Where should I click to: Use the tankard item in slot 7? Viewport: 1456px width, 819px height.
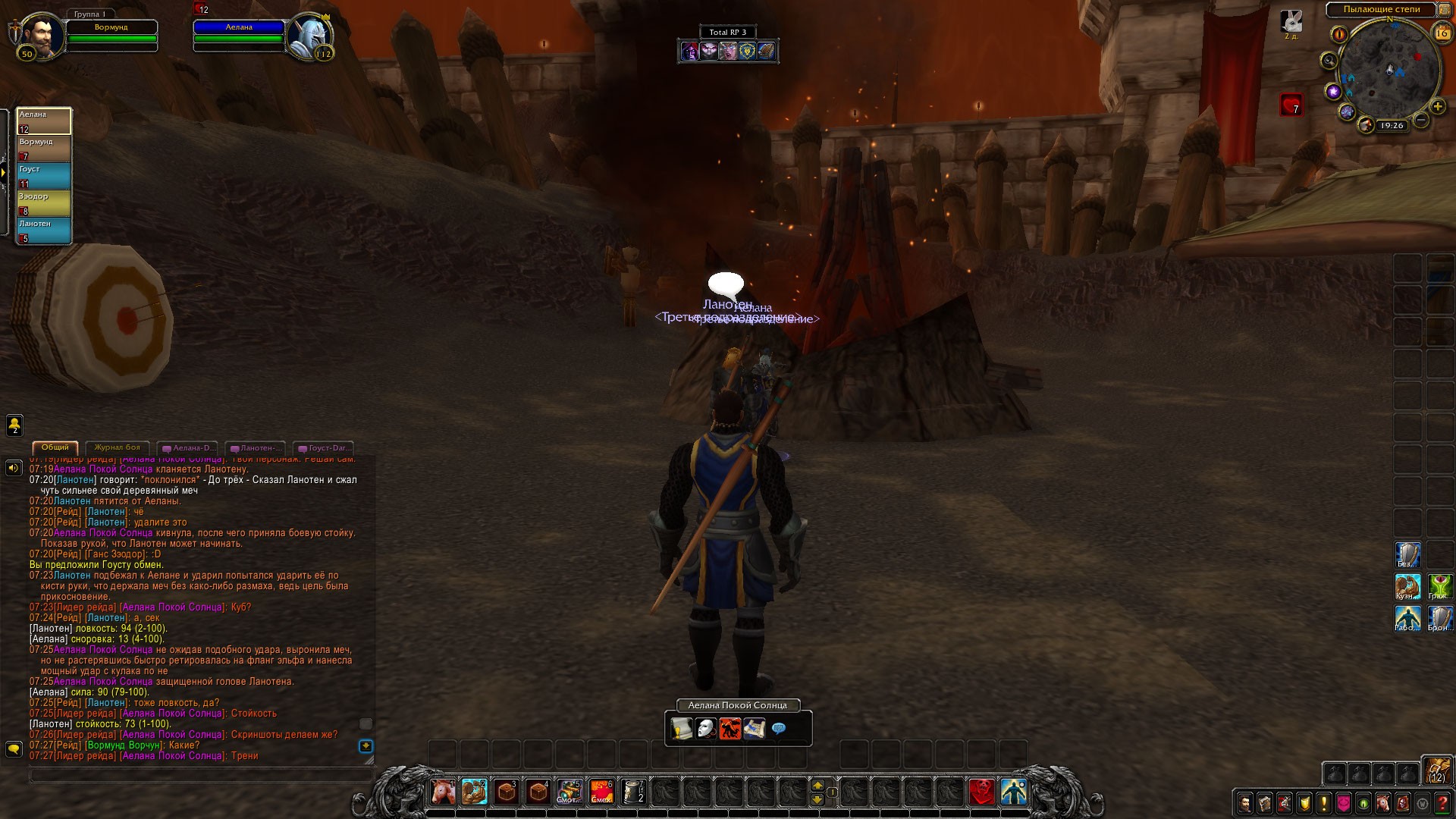[633, 792]
